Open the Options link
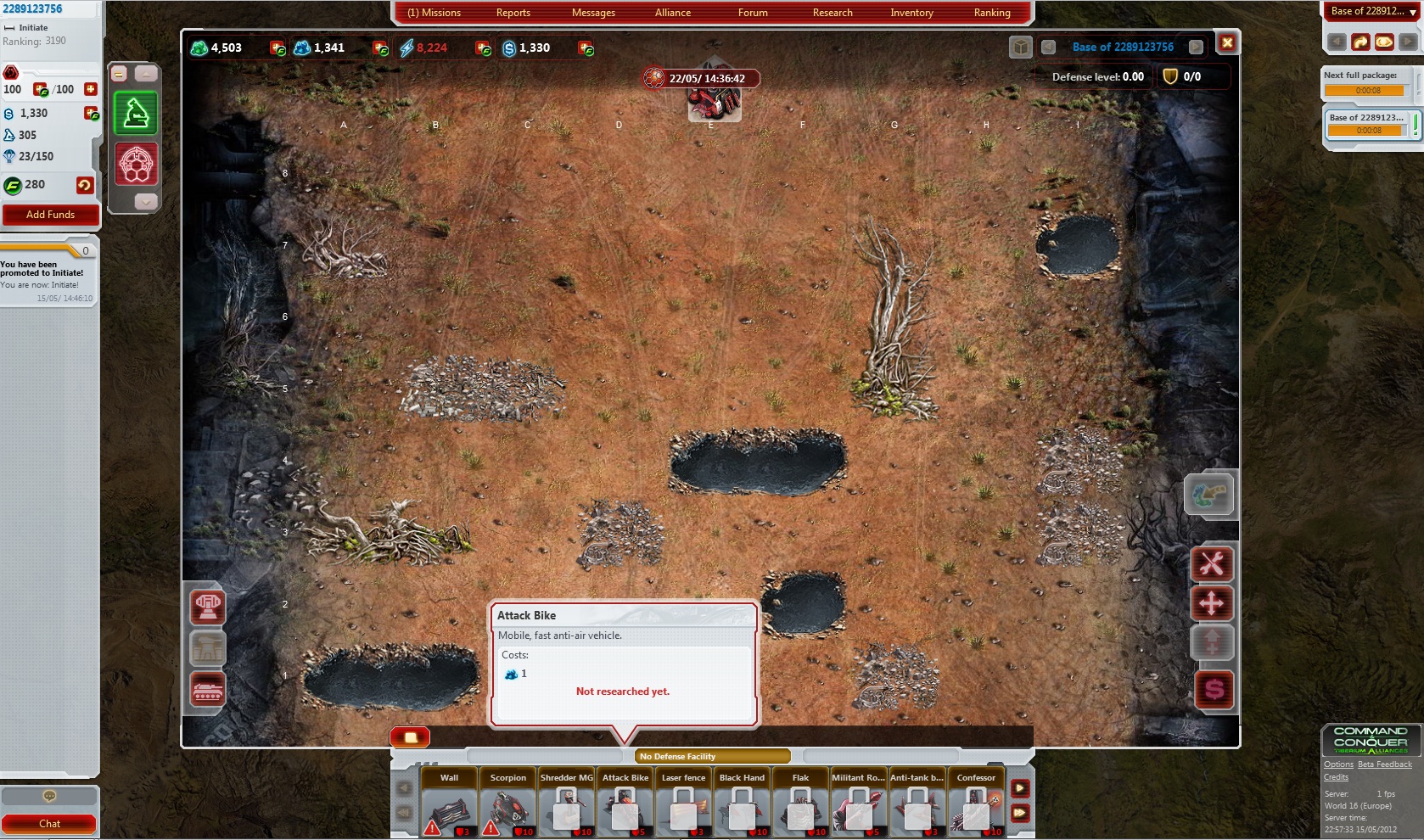The width and height of the screenshot is (1424, 840). (1338, 764)
